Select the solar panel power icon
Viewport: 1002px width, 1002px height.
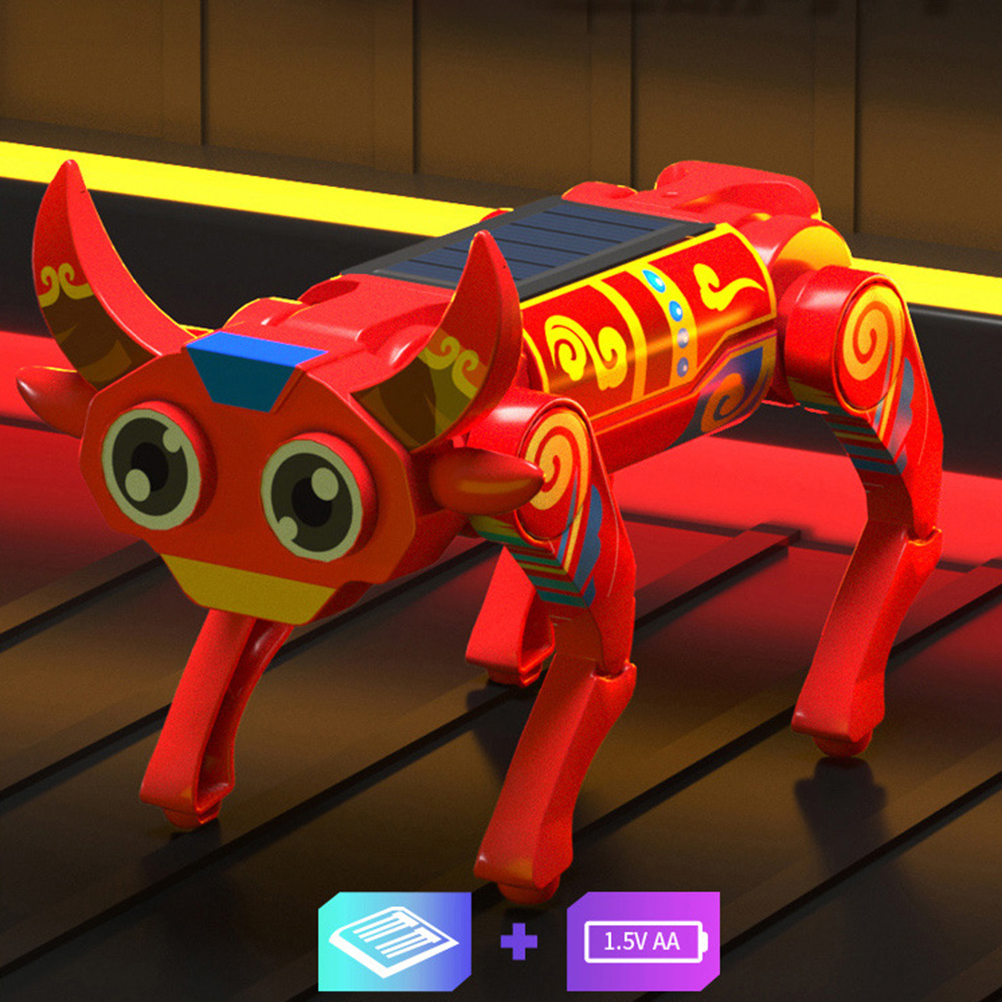[394, 940]
